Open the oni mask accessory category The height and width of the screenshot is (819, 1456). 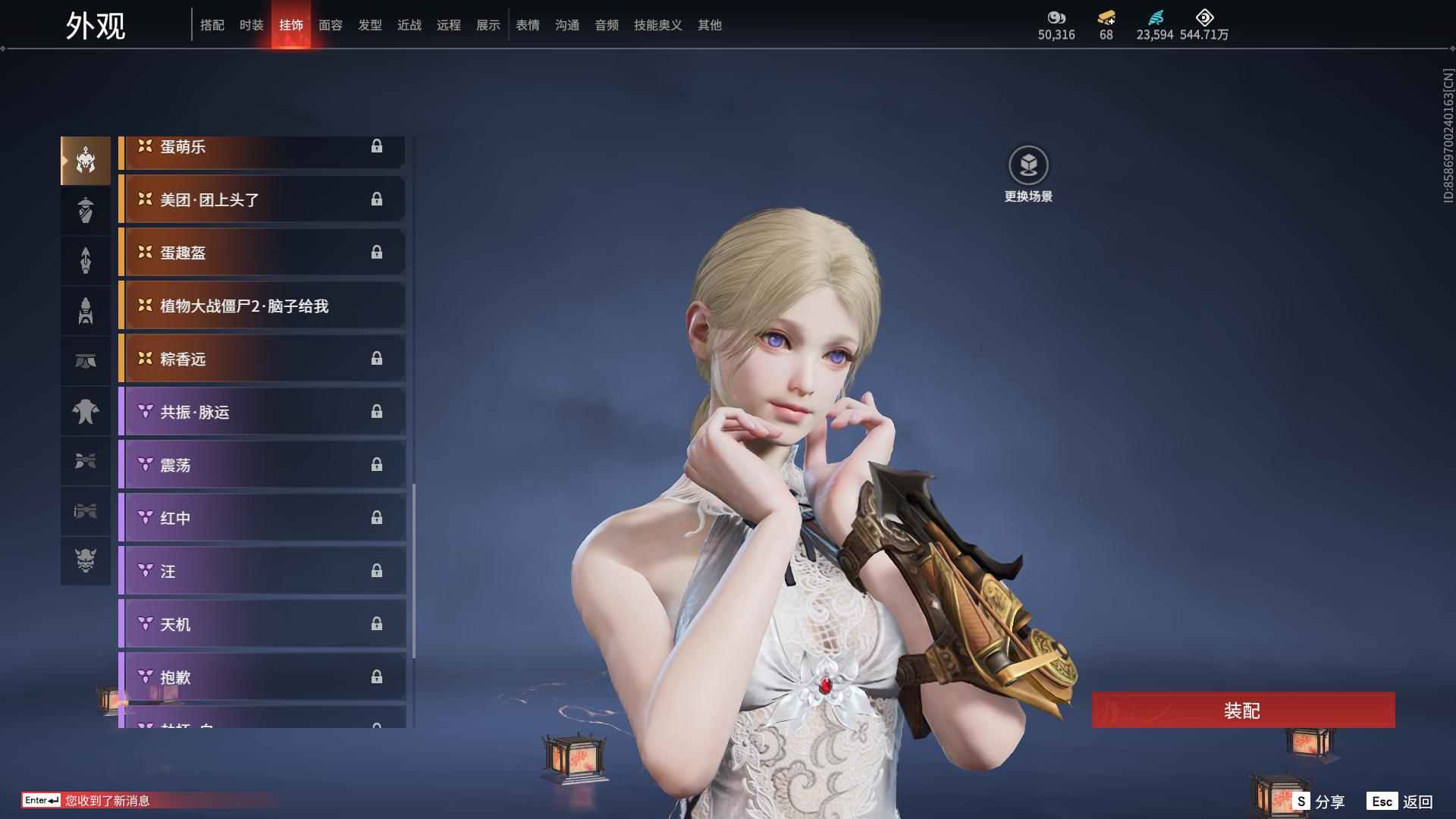(x=86, y=560)
